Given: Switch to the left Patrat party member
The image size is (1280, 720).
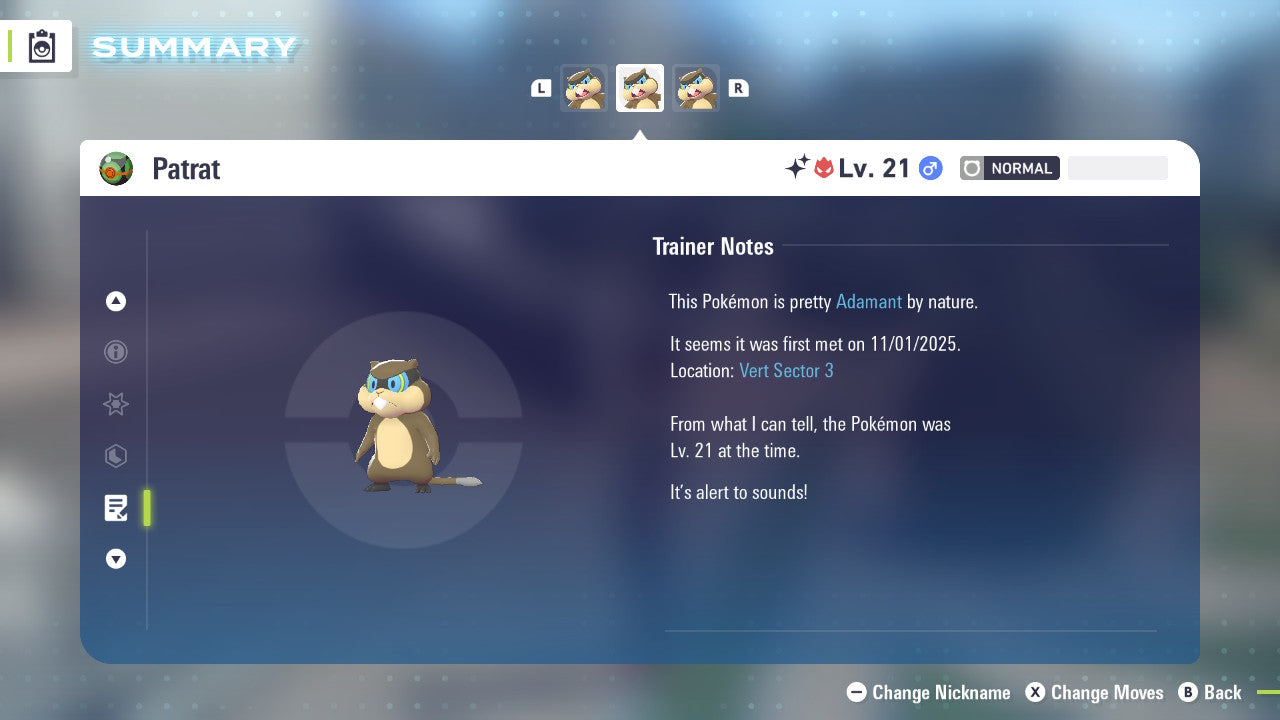Looking at the screenshot, I should click(x=585, y=87).
